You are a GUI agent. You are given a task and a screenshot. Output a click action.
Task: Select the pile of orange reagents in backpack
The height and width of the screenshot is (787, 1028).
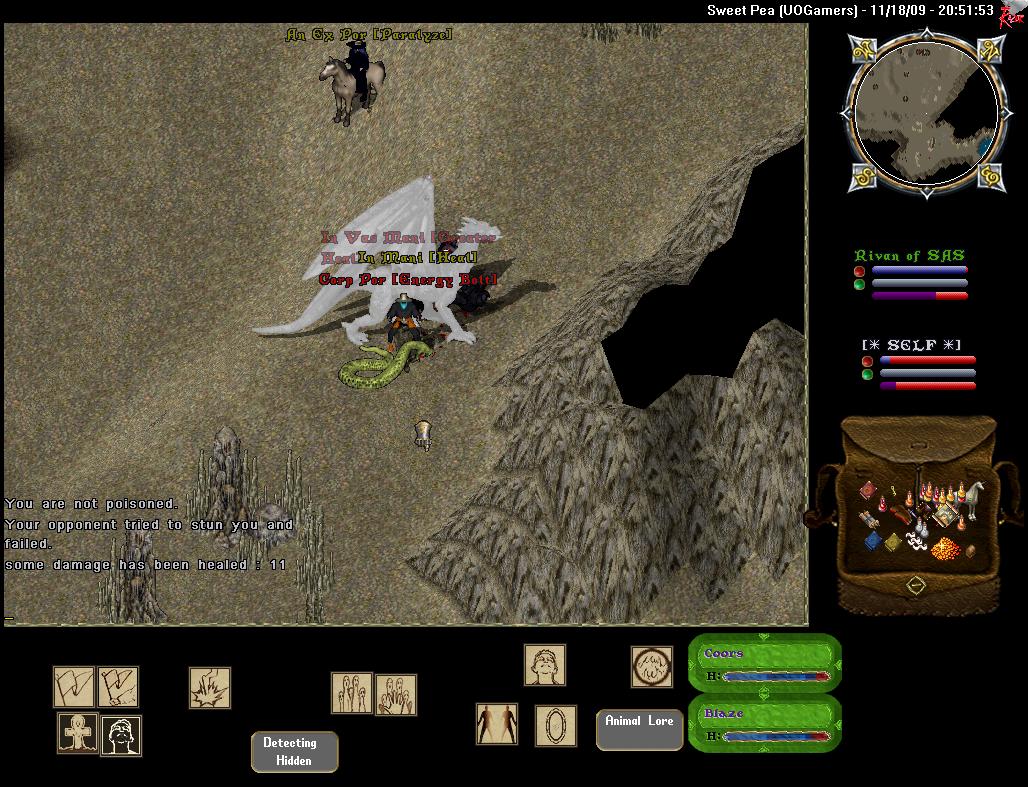pos(944,547)
